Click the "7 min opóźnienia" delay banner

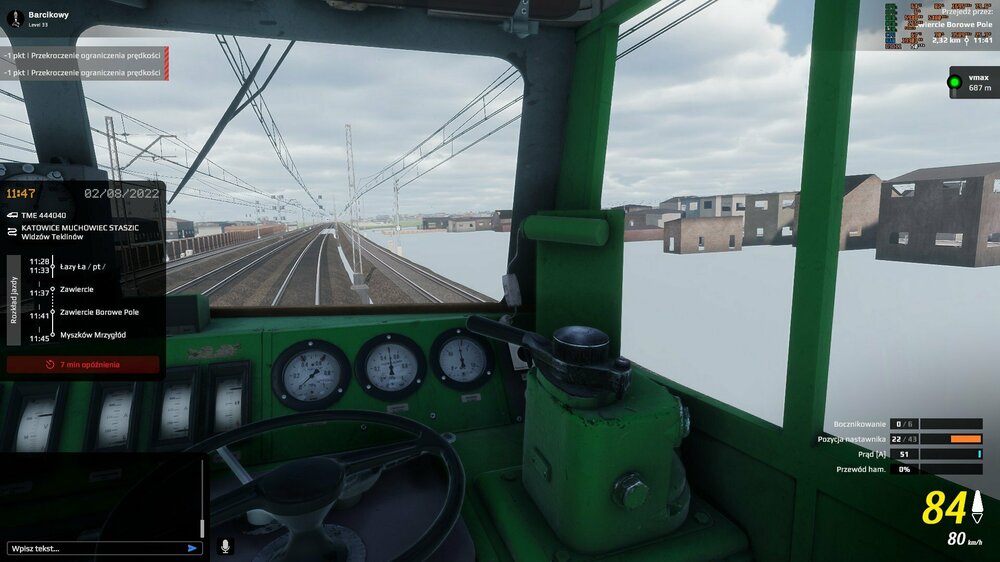point(83,365)
